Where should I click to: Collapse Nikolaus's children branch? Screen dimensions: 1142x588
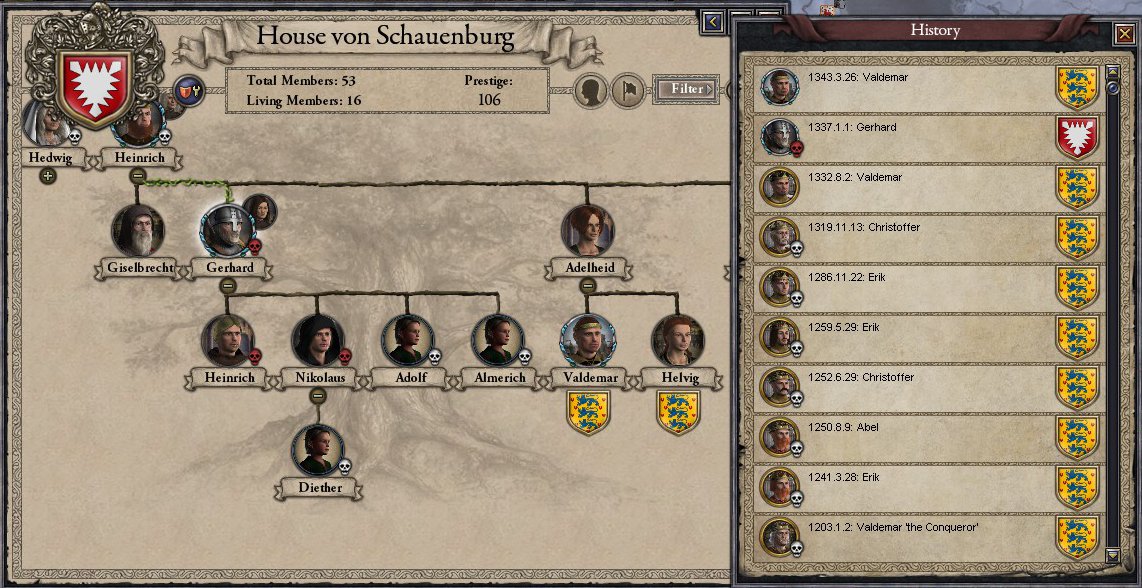(318, 395)
